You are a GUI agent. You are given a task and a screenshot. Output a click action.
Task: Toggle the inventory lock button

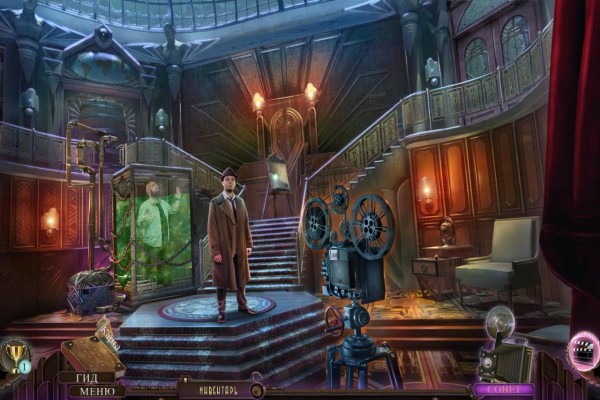point(257,390)
